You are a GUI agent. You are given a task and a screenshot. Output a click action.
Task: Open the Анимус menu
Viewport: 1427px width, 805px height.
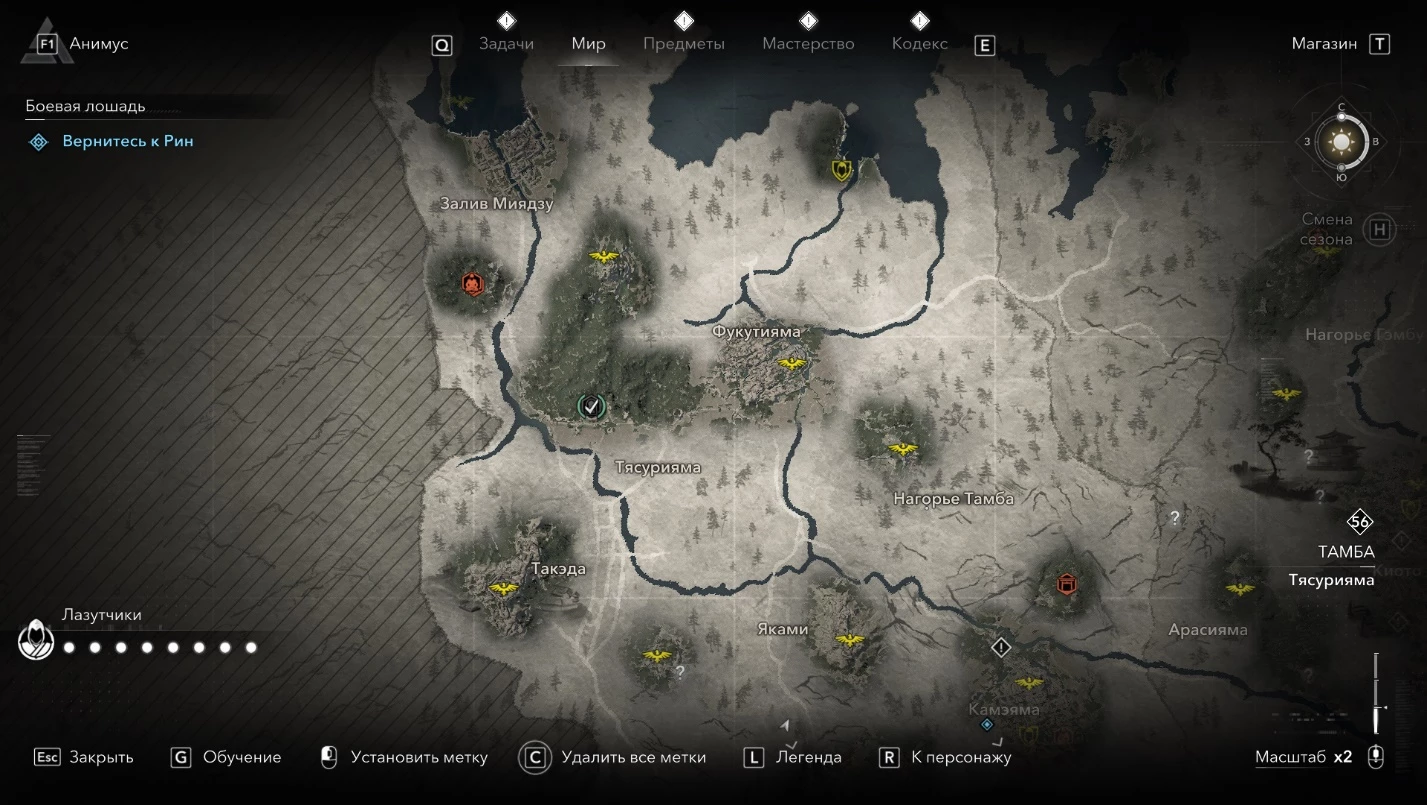[x=98, y=44]
